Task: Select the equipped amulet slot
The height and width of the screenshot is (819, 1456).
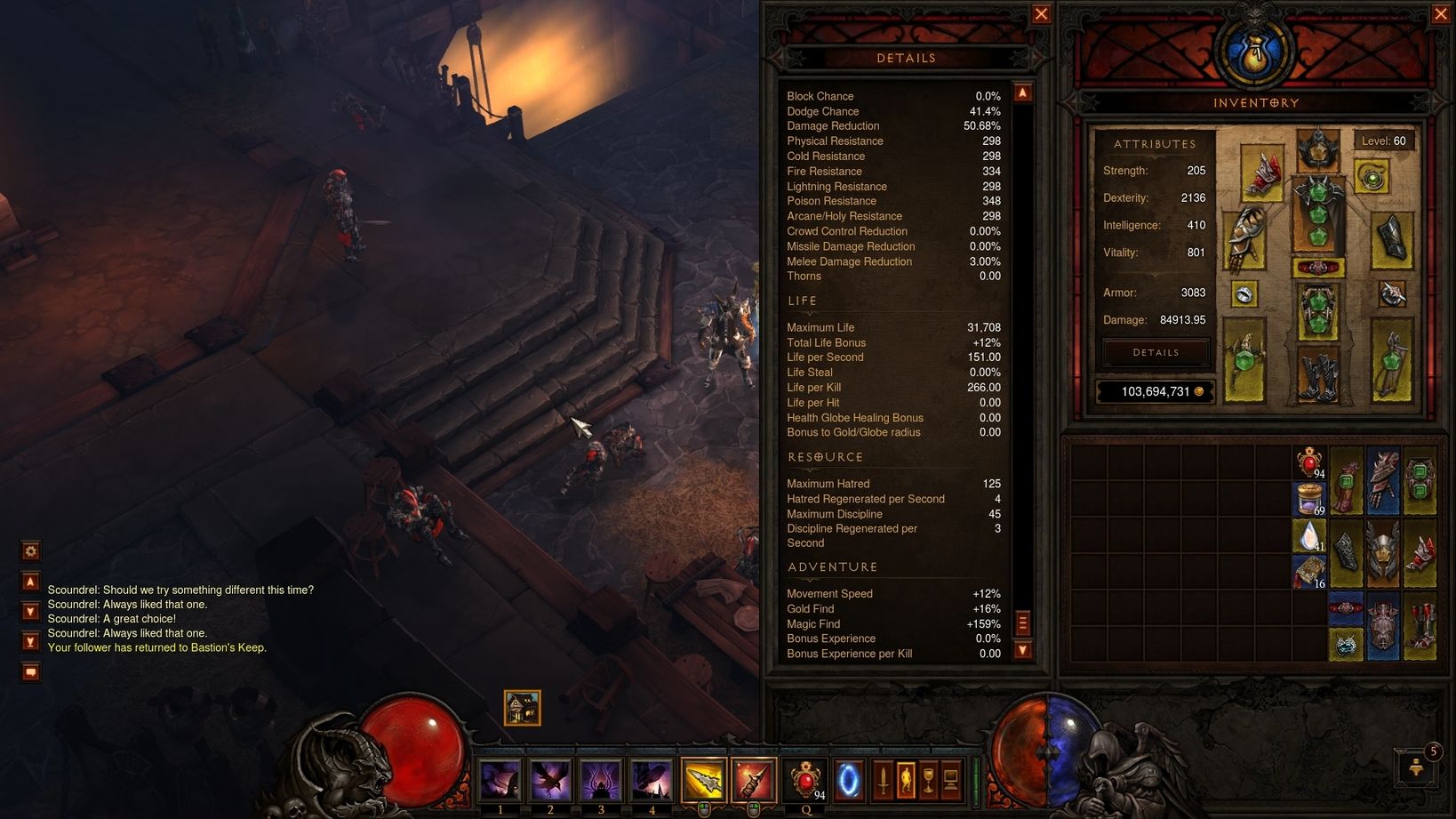Action: (x=1372, y=179)
